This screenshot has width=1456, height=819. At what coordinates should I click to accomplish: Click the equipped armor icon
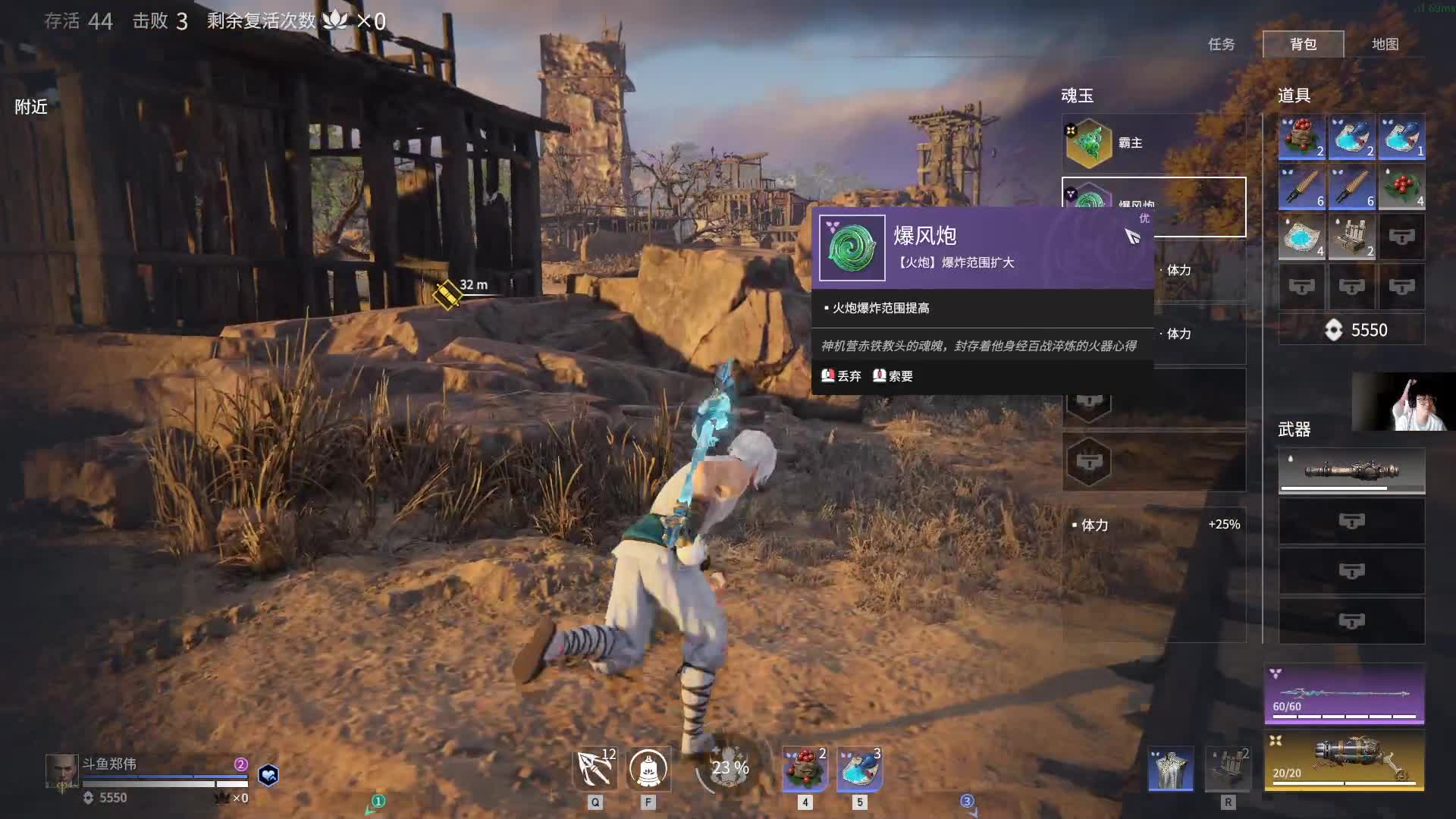tap(1171, 768)
